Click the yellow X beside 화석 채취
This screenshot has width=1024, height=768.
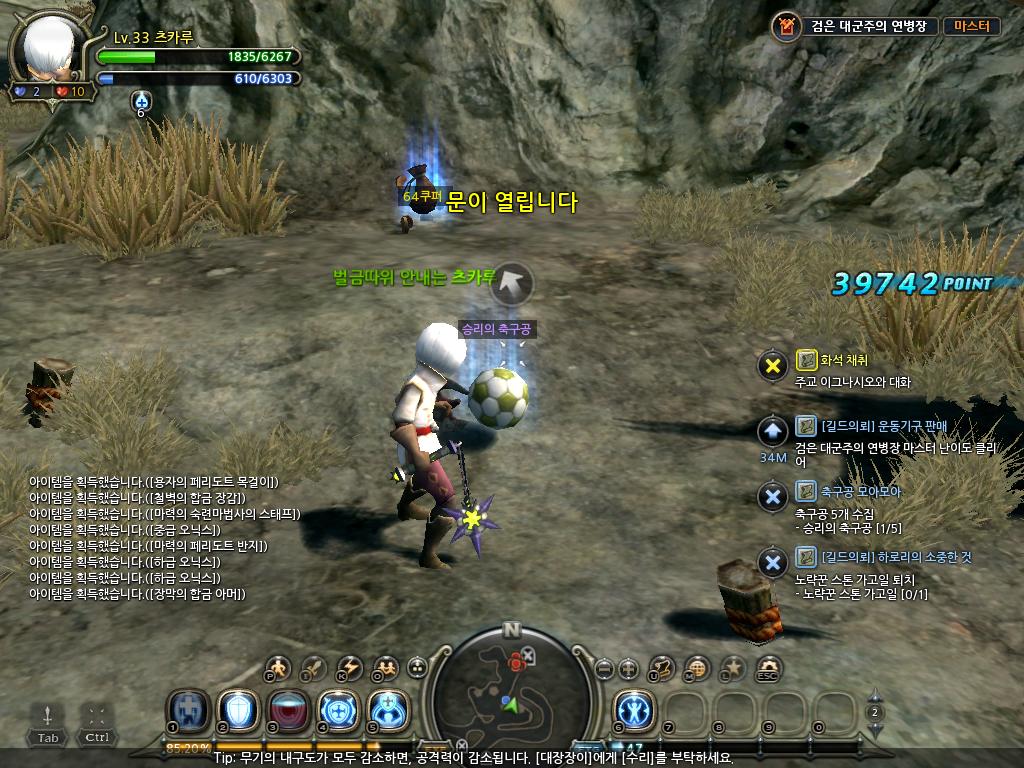pyautogui.click(x=772, y=366)
